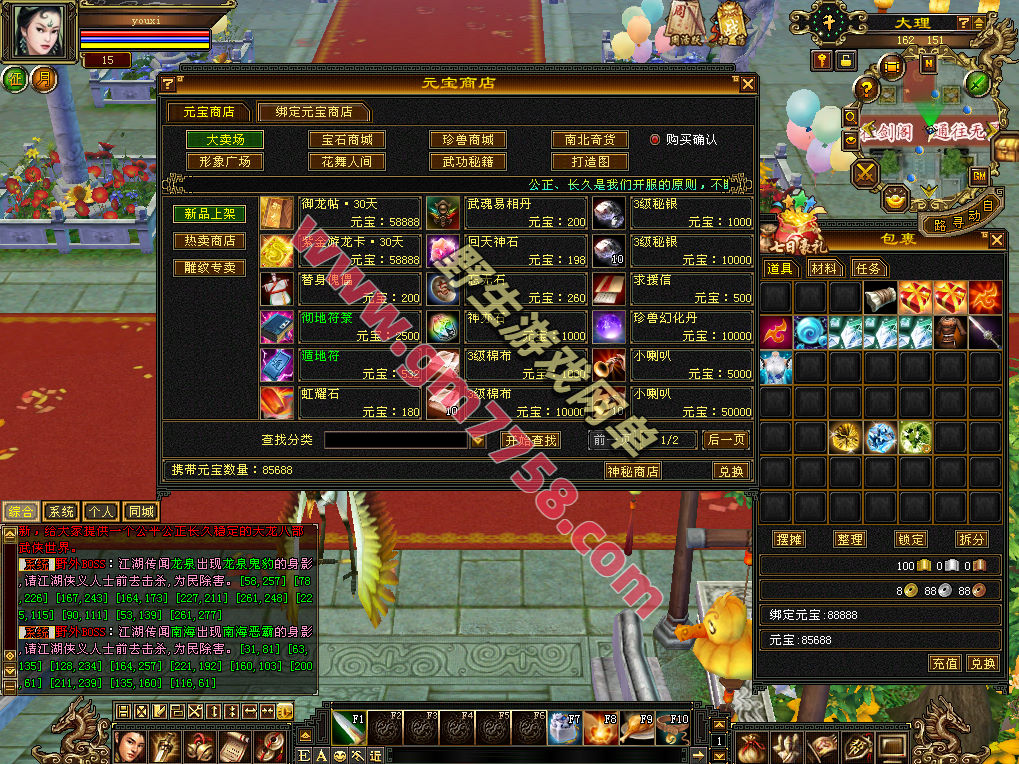Close the 包裹 inventory window
Screen dimensions: 1019x764
tap(996, 240)
